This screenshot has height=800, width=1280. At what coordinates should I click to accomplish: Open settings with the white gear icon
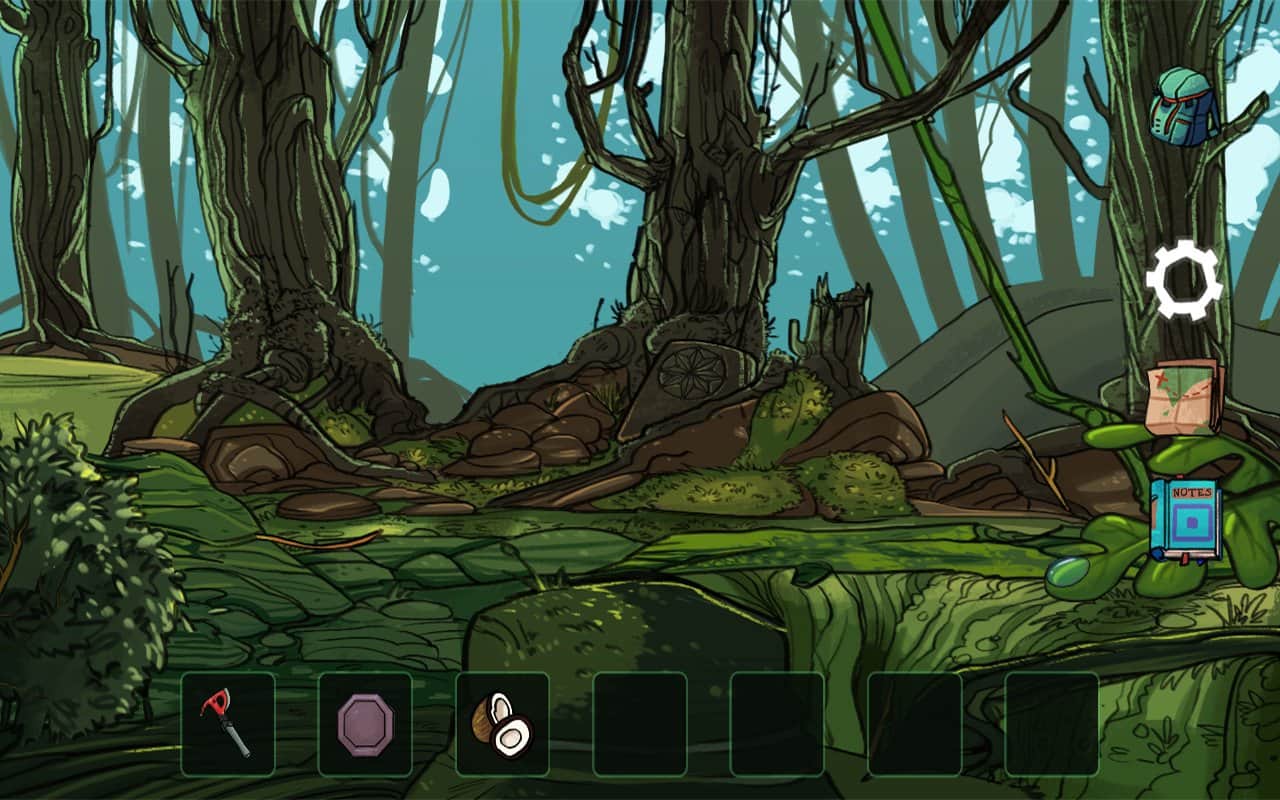coord(1184,280)
